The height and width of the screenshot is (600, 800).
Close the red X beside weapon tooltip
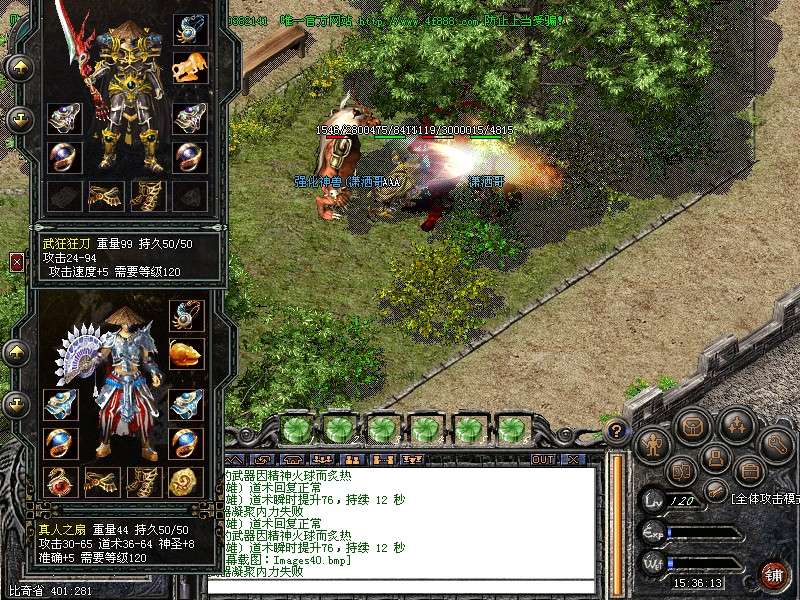[17, 262]
